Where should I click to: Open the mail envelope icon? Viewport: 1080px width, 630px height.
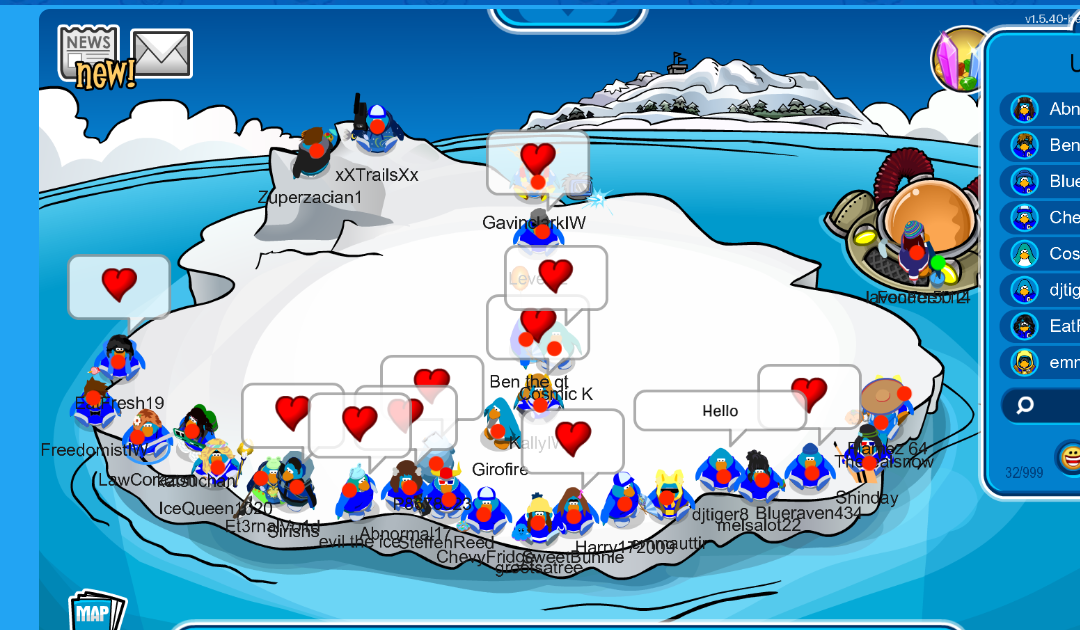[x=161, y=53]
